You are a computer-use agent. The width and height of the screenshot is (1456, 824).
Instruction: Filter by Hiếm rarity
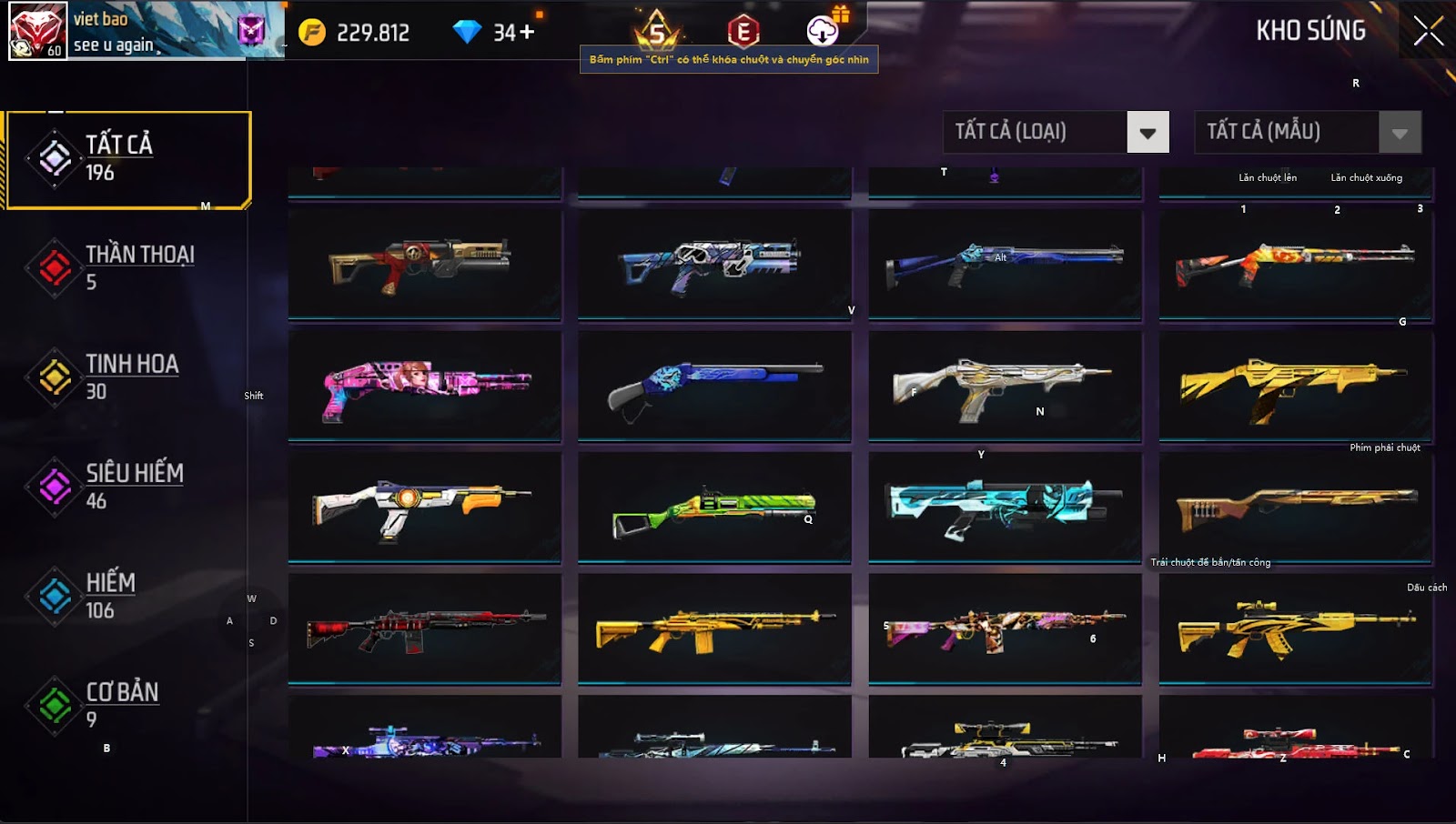[127, 596]
